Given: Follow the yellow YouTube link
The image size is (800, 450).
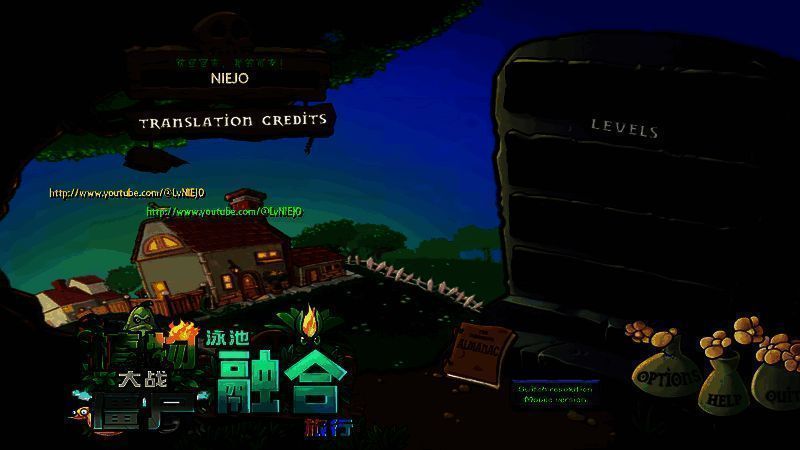Looking at the screenshot, I should (127, 193).
